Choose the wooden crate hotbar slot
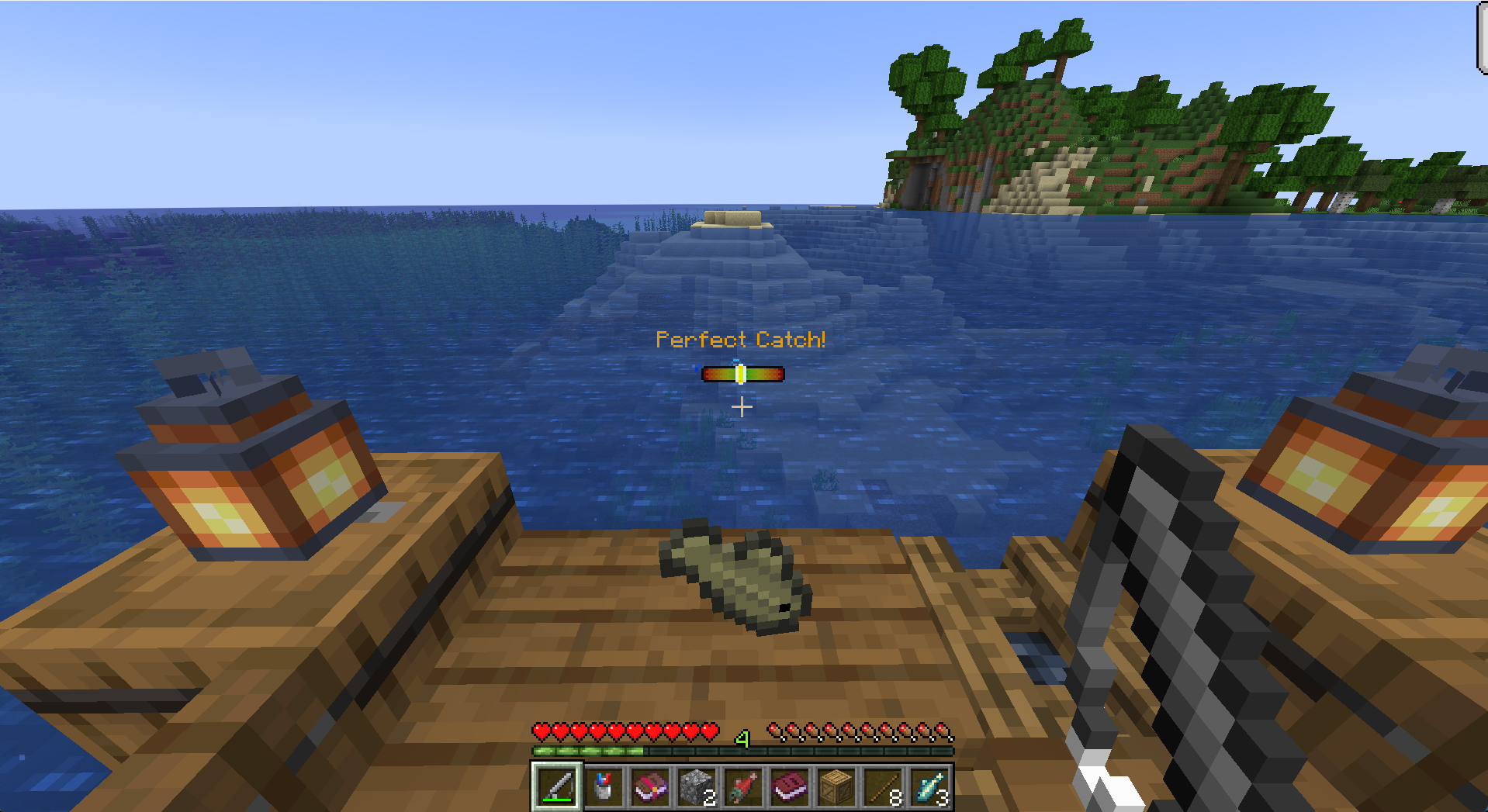This screenshot has height=812, width=1488. [x=836, y=787]
